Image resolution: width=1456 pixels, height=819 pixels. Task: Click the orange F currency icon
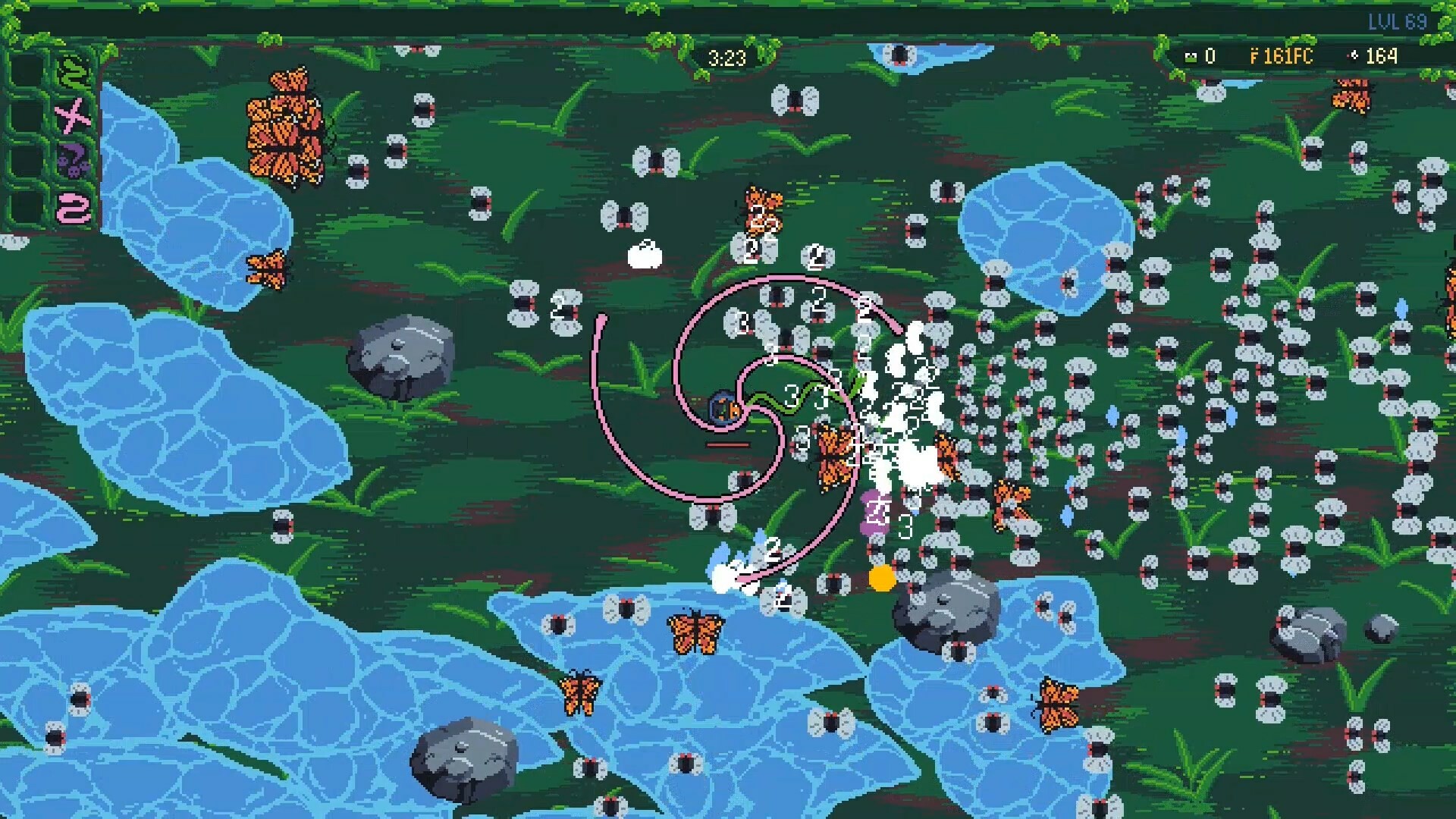coord(1255,56)
